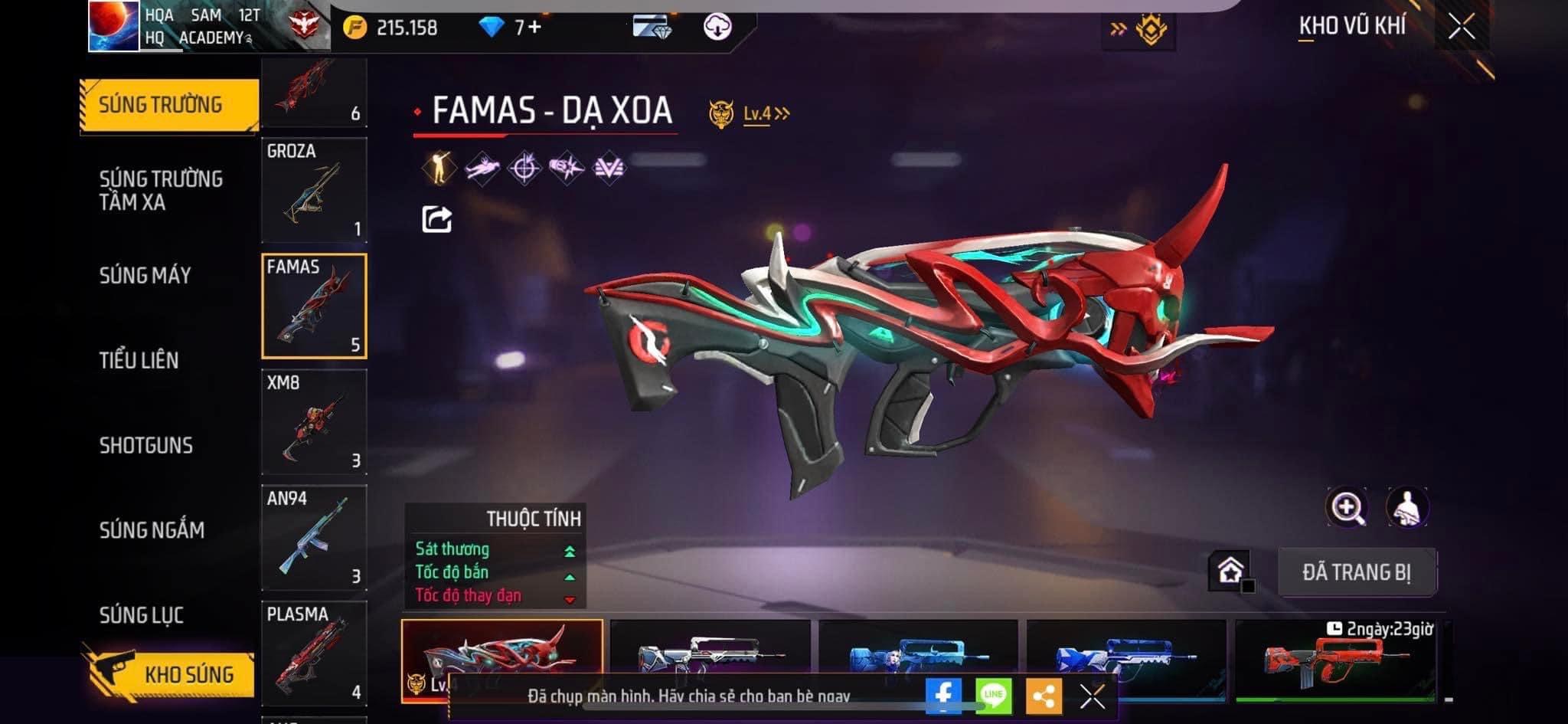The width and height of the screenshot is (1568, 724).
Task: Open the Súng Ngắm category
Action: pos(152,529)
